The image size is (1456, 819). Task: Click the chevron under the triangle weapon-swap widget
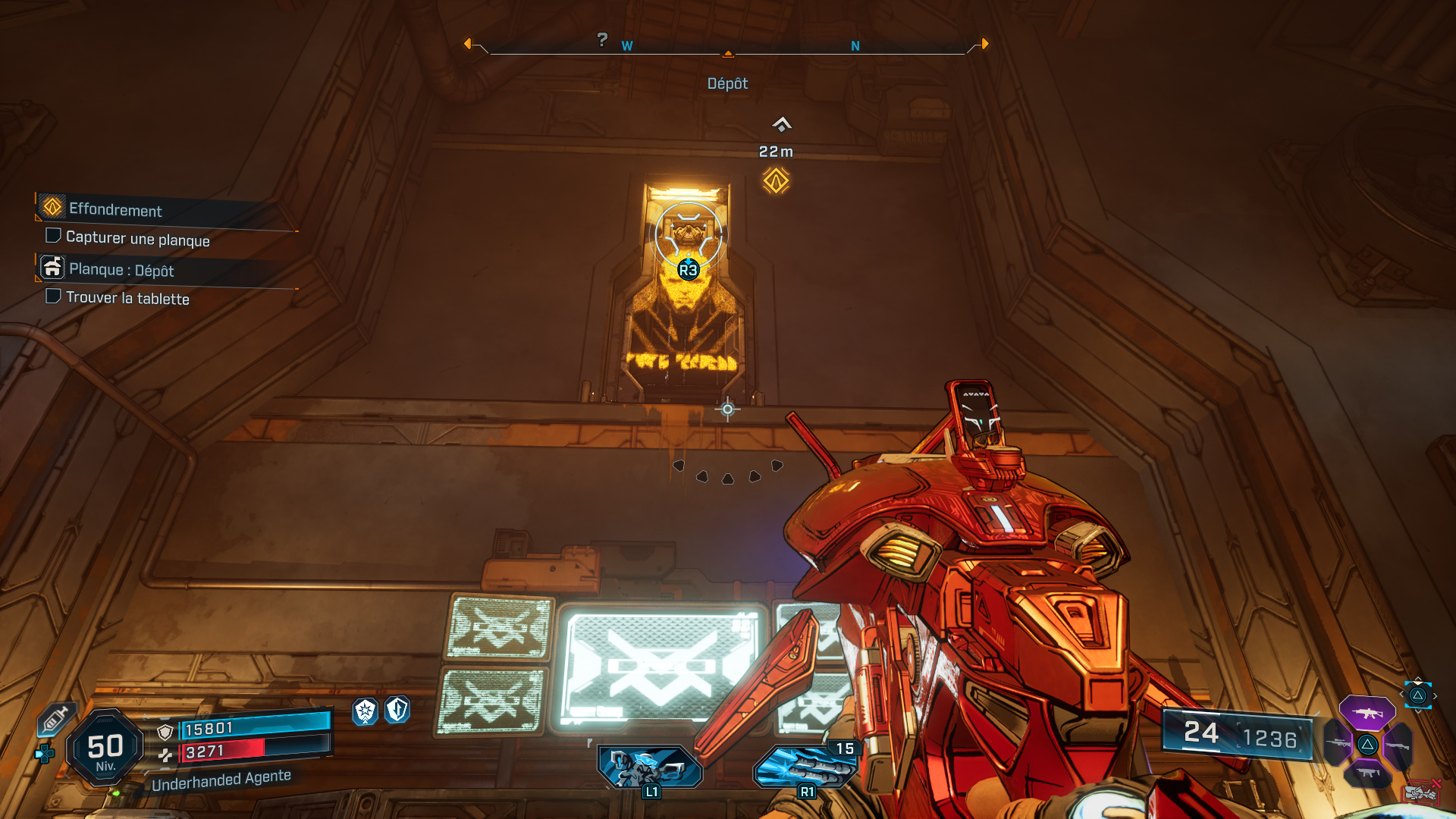[1418, 712]
